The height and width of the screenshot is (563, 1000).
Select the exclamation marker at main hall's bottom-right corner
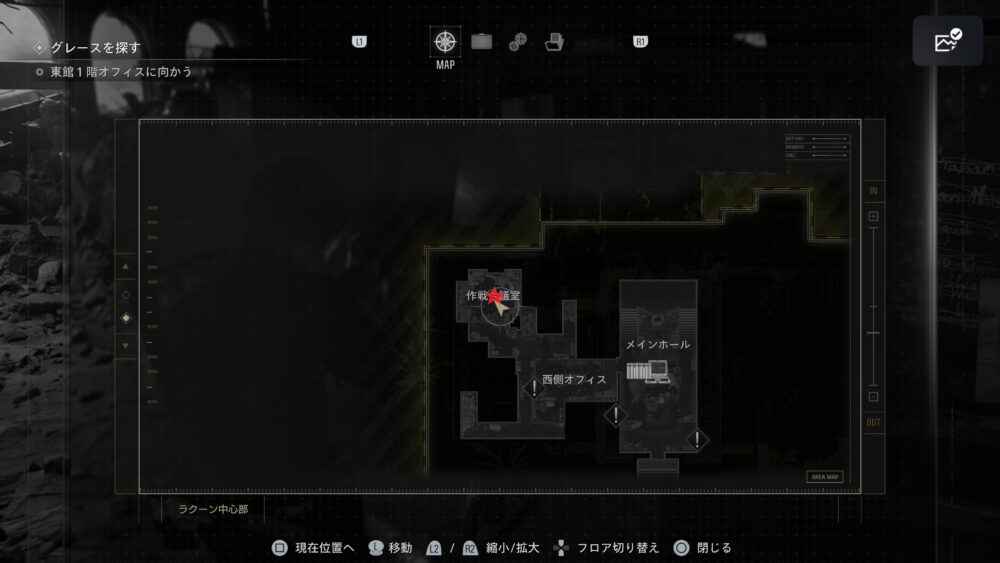click(x=697, y=439)
